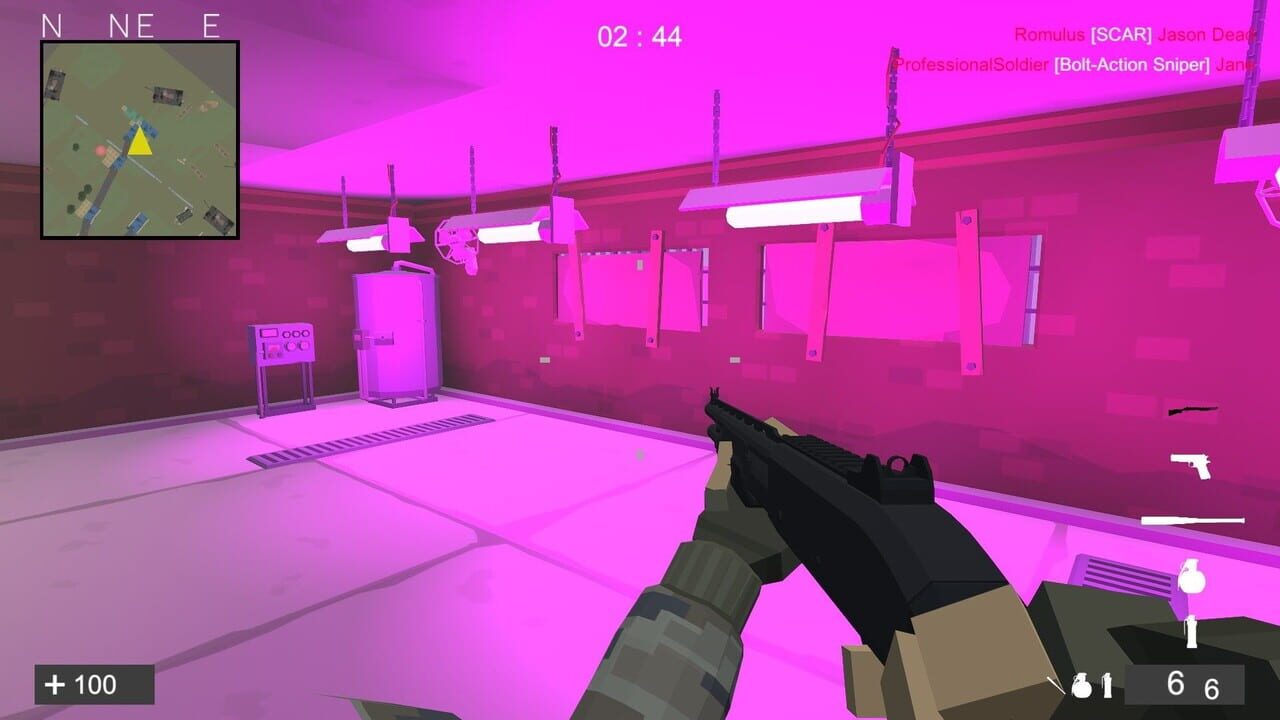Expand the match timer display

pyautogui.click(x=640, y=38)
